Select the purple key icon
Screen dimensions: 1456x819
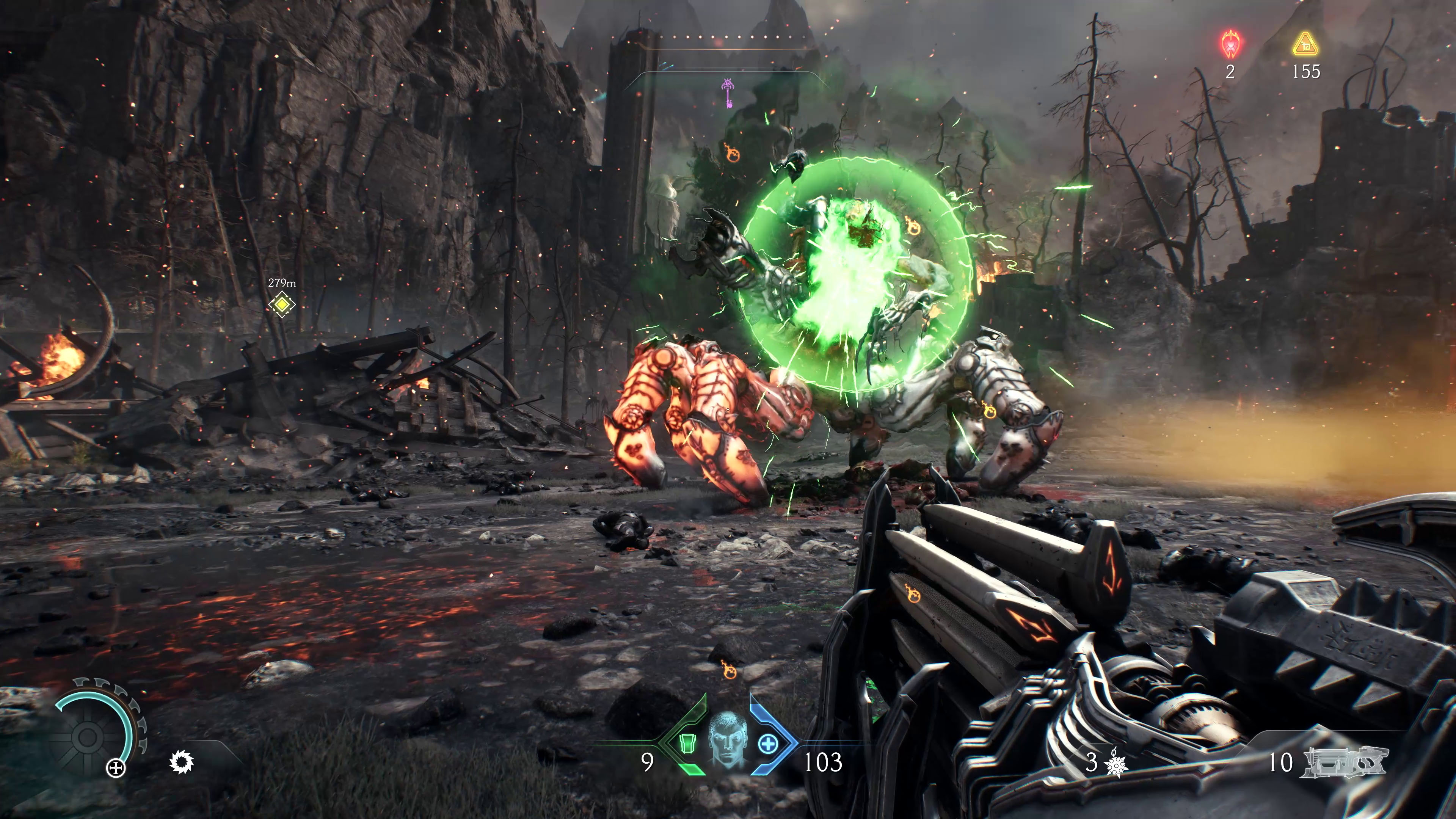click(727, 93)
